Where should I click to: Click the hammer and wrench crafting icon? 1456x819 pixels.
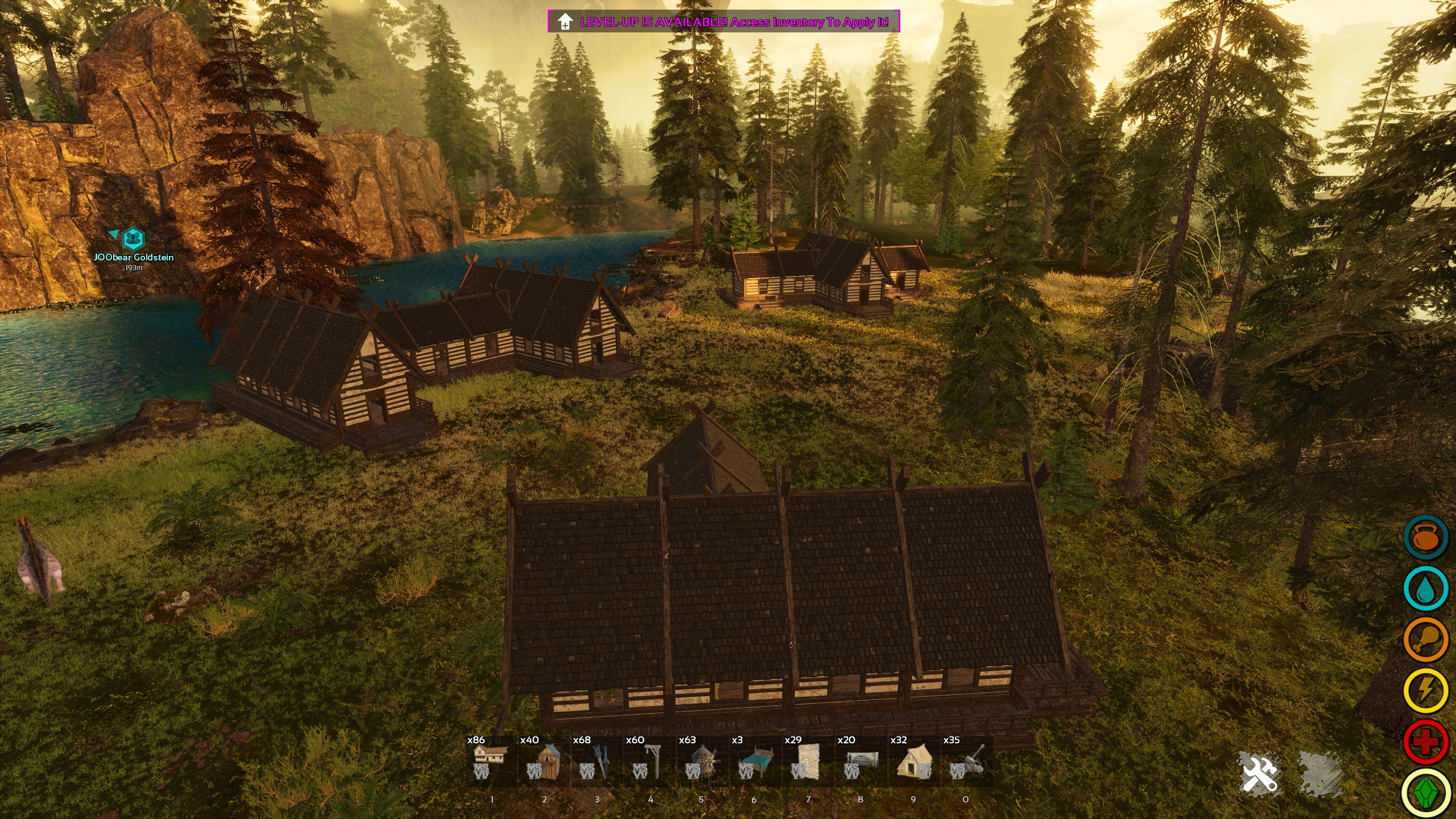pos(1260,773)
